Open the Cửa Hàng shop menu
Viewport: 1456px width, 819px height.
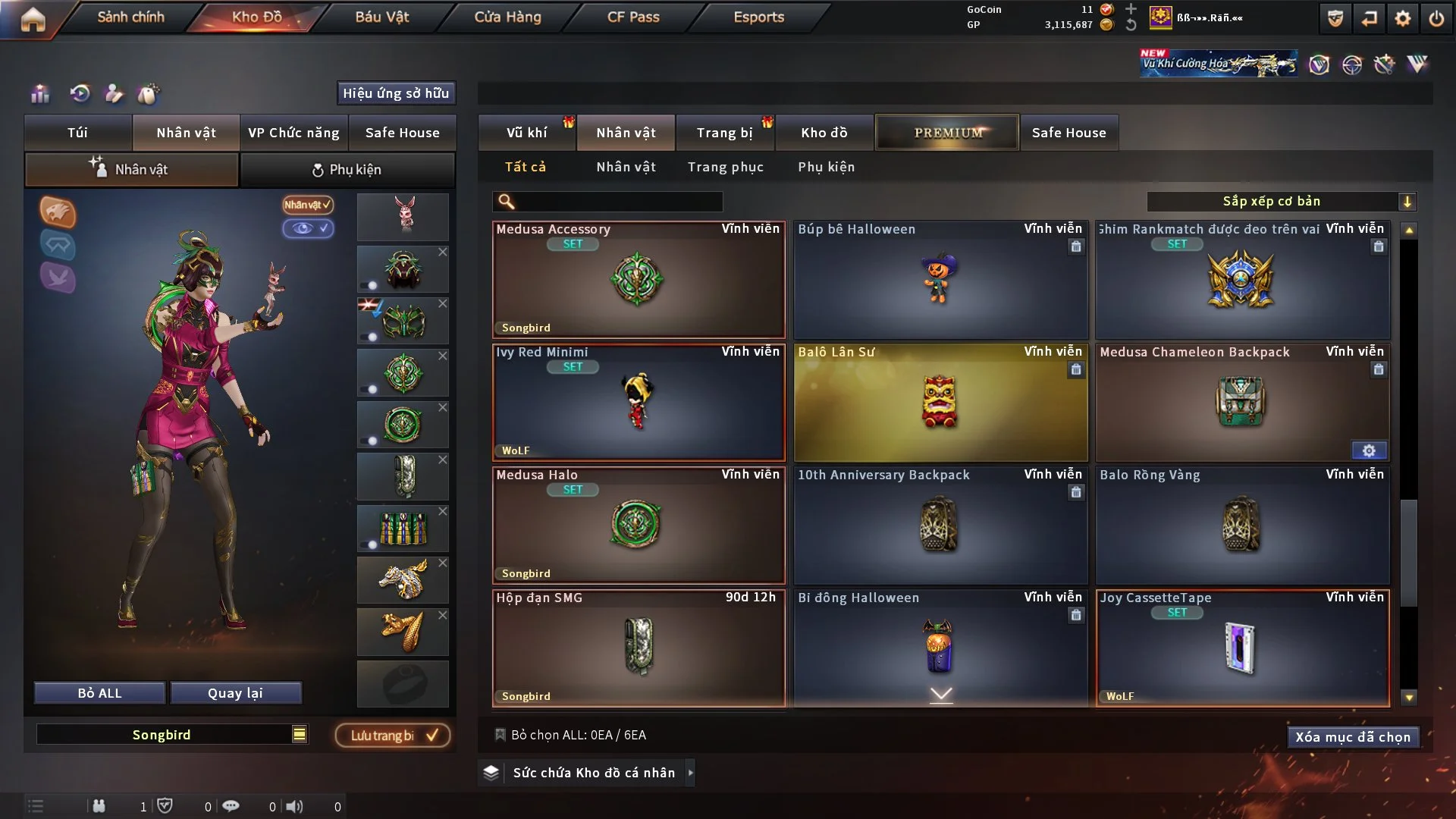(x=507, y=17)
